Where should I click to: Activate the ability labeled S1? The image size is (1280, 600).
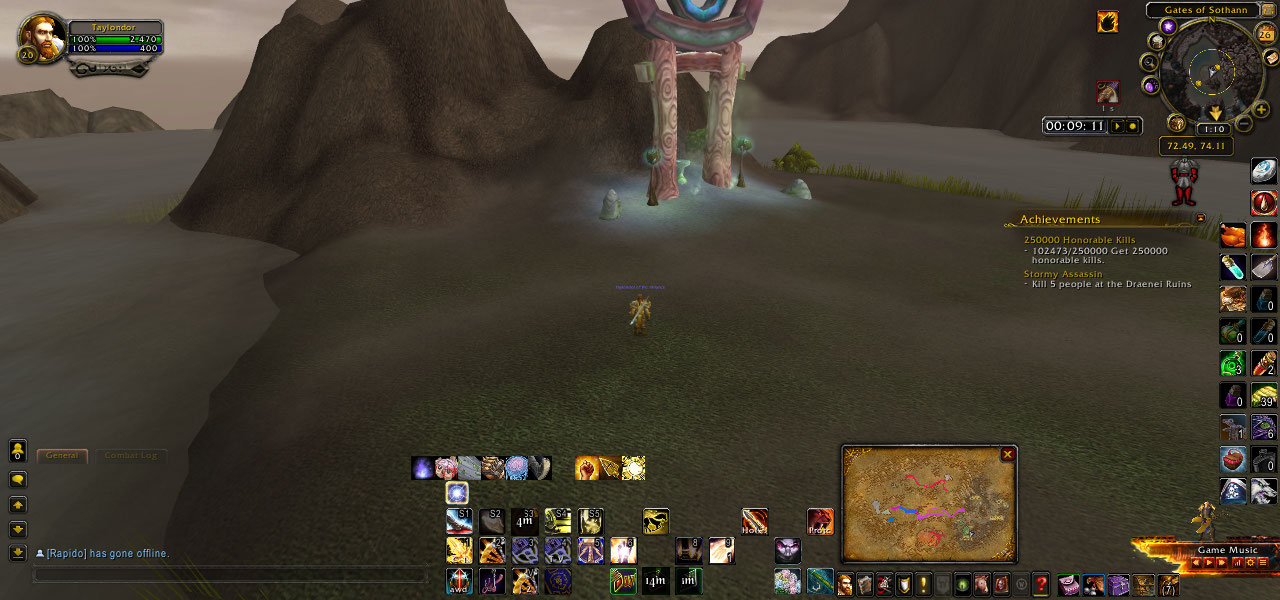[x=459, y=521]
